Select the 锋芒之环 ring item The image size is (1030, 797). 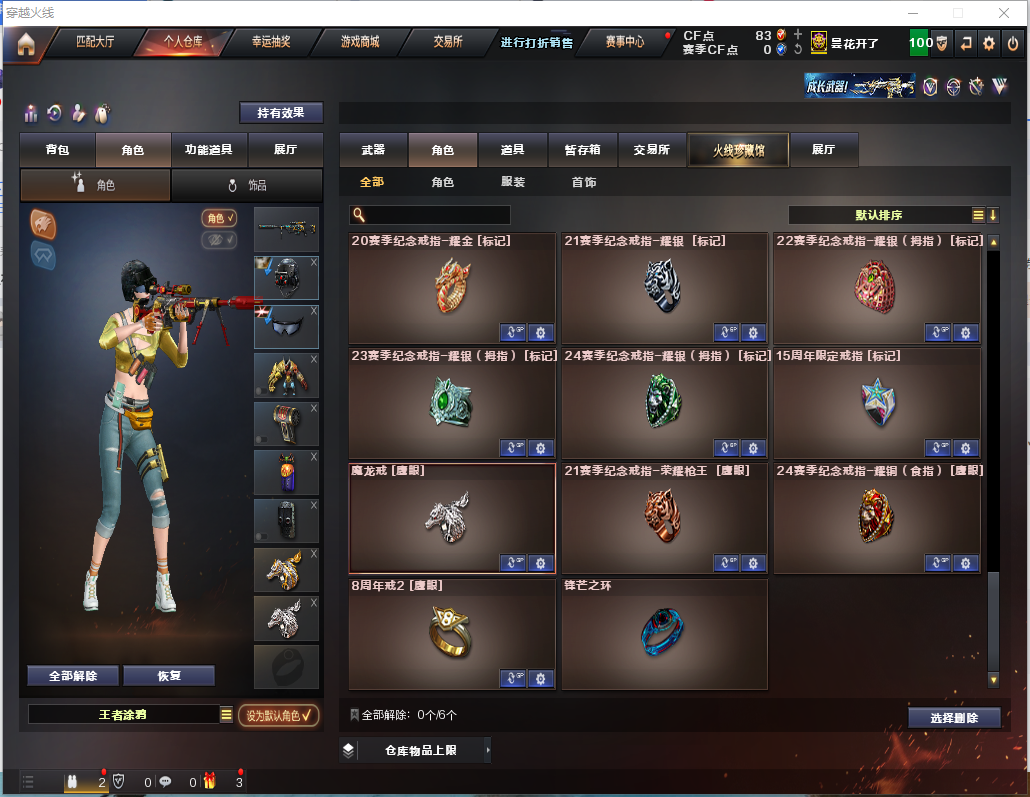pyautogui.click(x=664, y=634)
